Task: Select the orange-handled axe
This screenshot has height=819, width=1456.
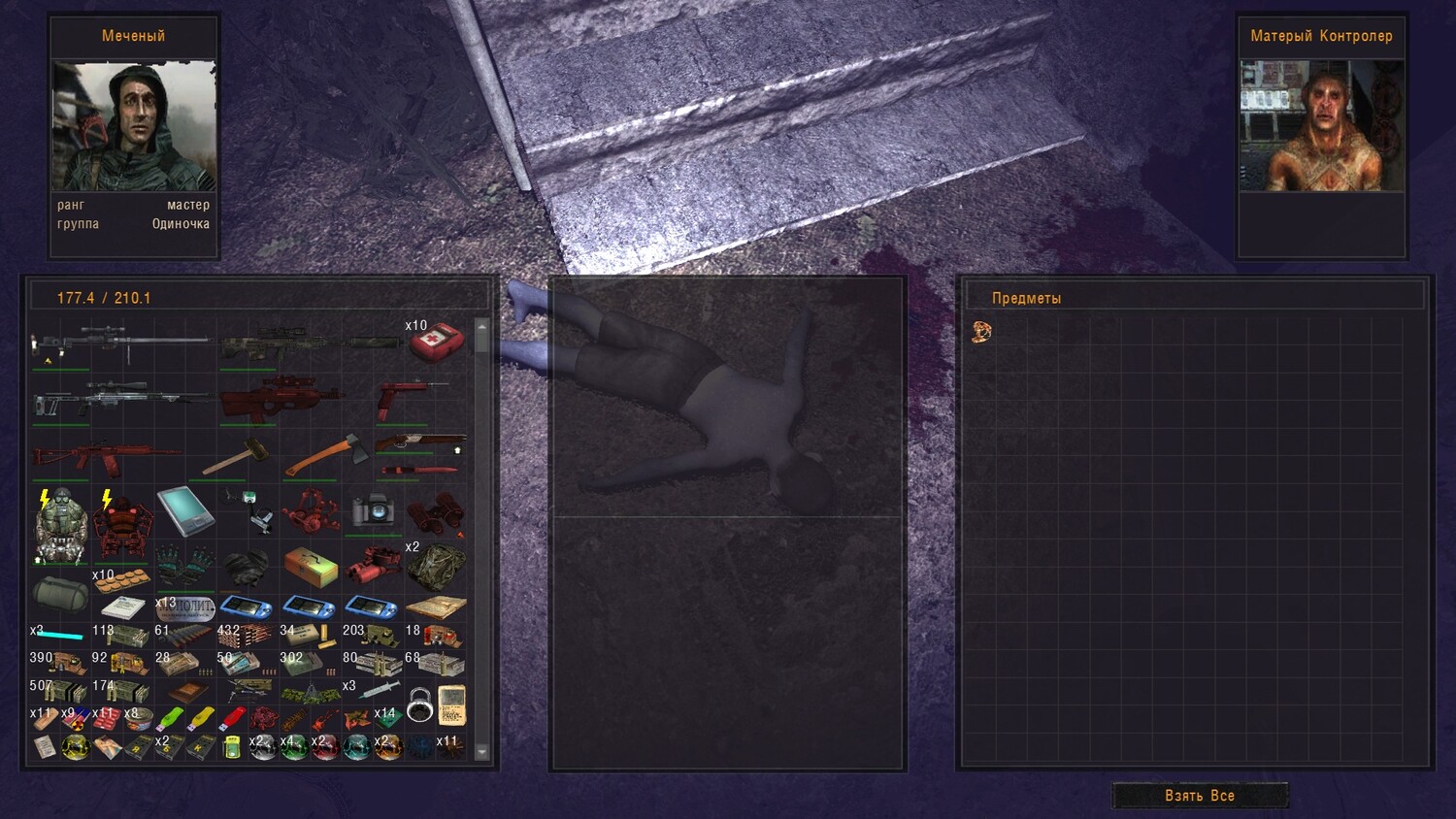Action: tap(325, 454)
